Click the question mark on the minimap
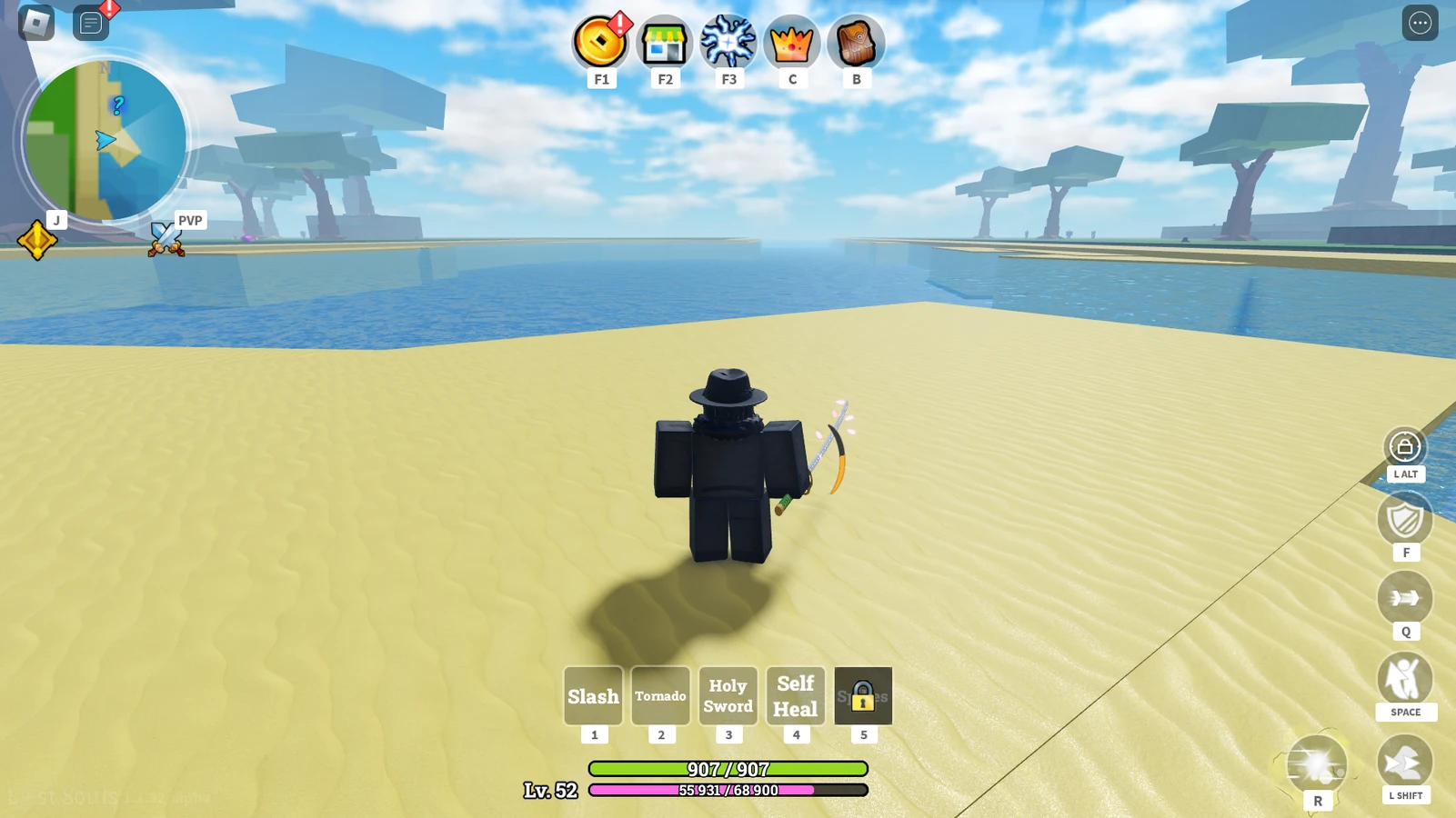1456x818 pixels. click(x=116, y=105)
